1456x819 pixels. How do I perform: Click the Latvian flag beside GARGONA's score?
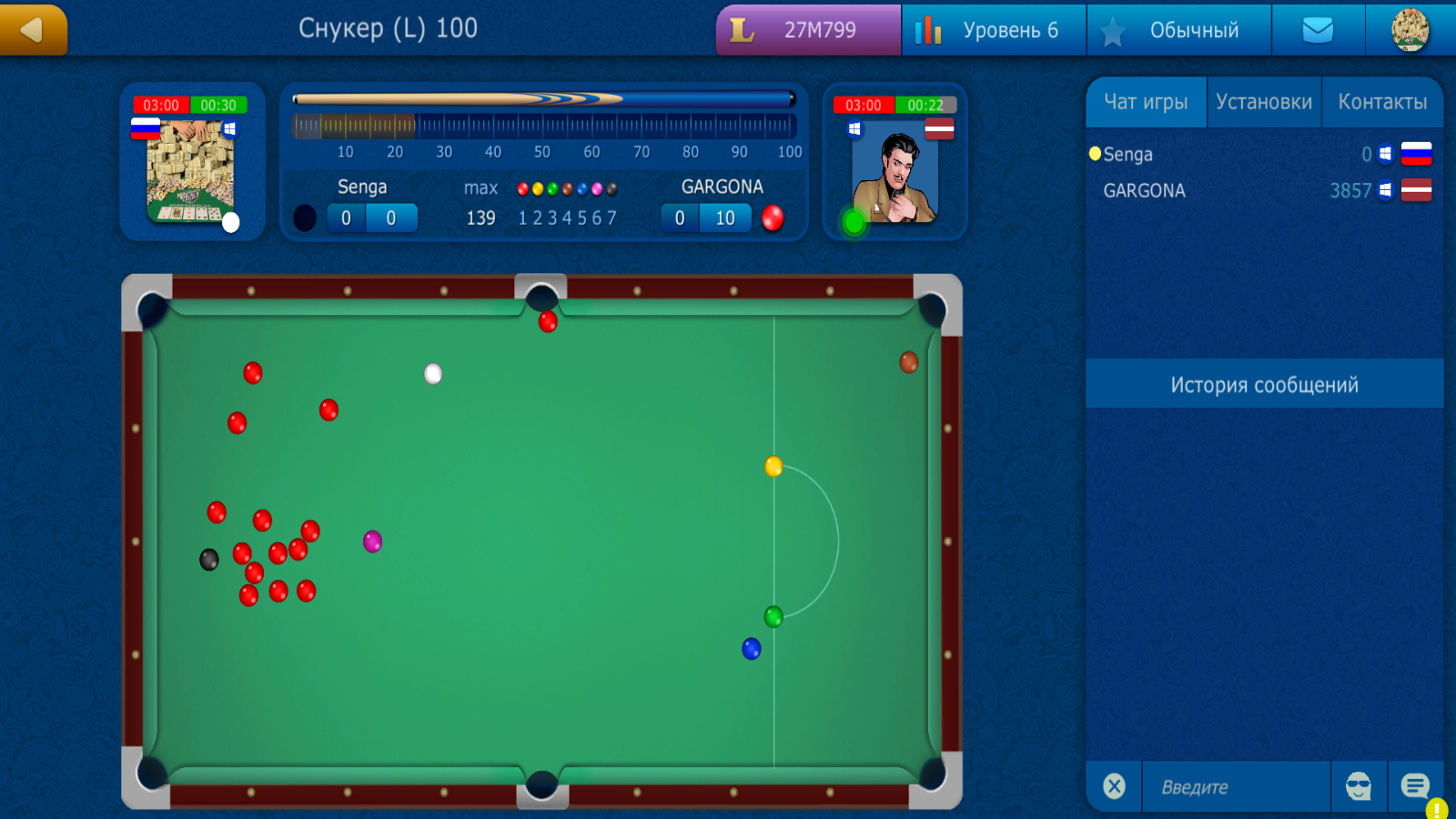pos(1416,191)
